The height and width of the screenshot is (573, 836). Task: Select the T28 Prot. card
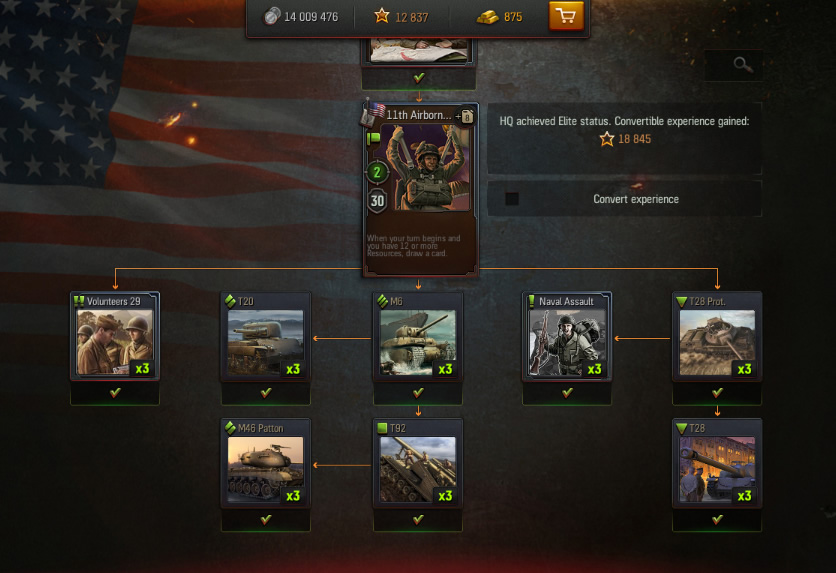717,336
